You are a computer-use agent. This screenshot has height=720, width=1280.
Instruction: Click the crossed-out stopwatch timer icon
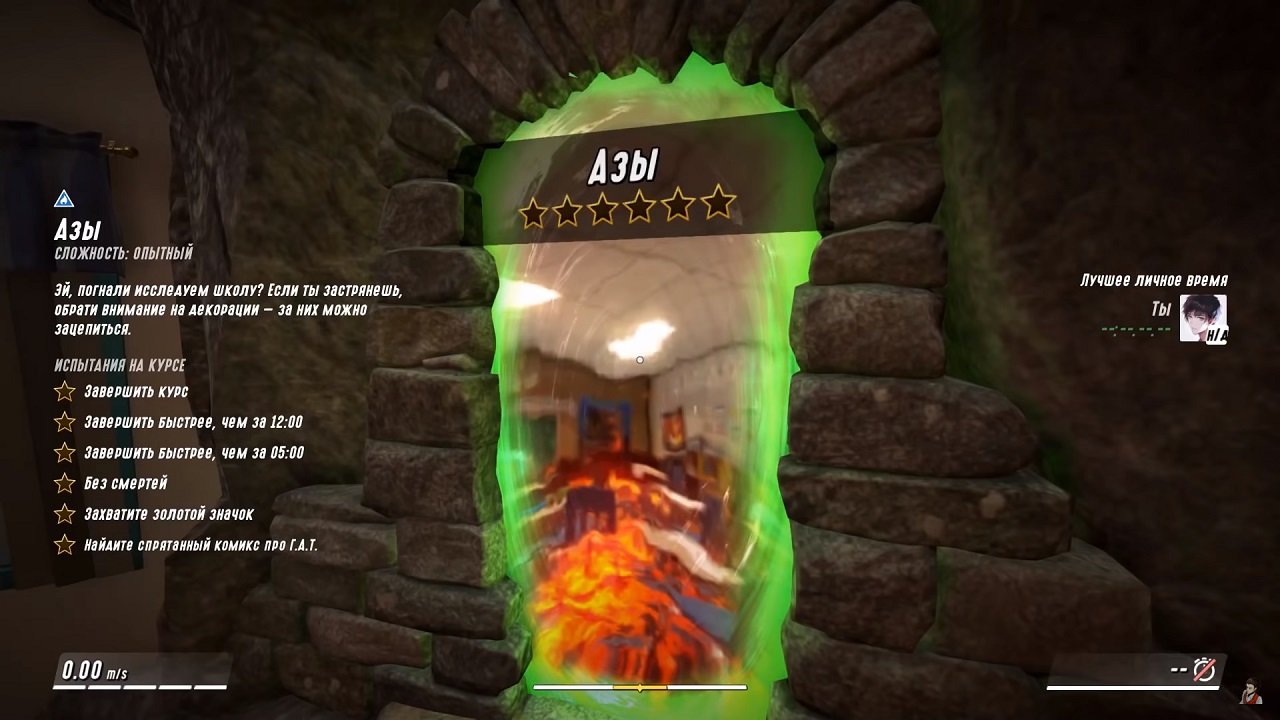[x=1204, y=669]
